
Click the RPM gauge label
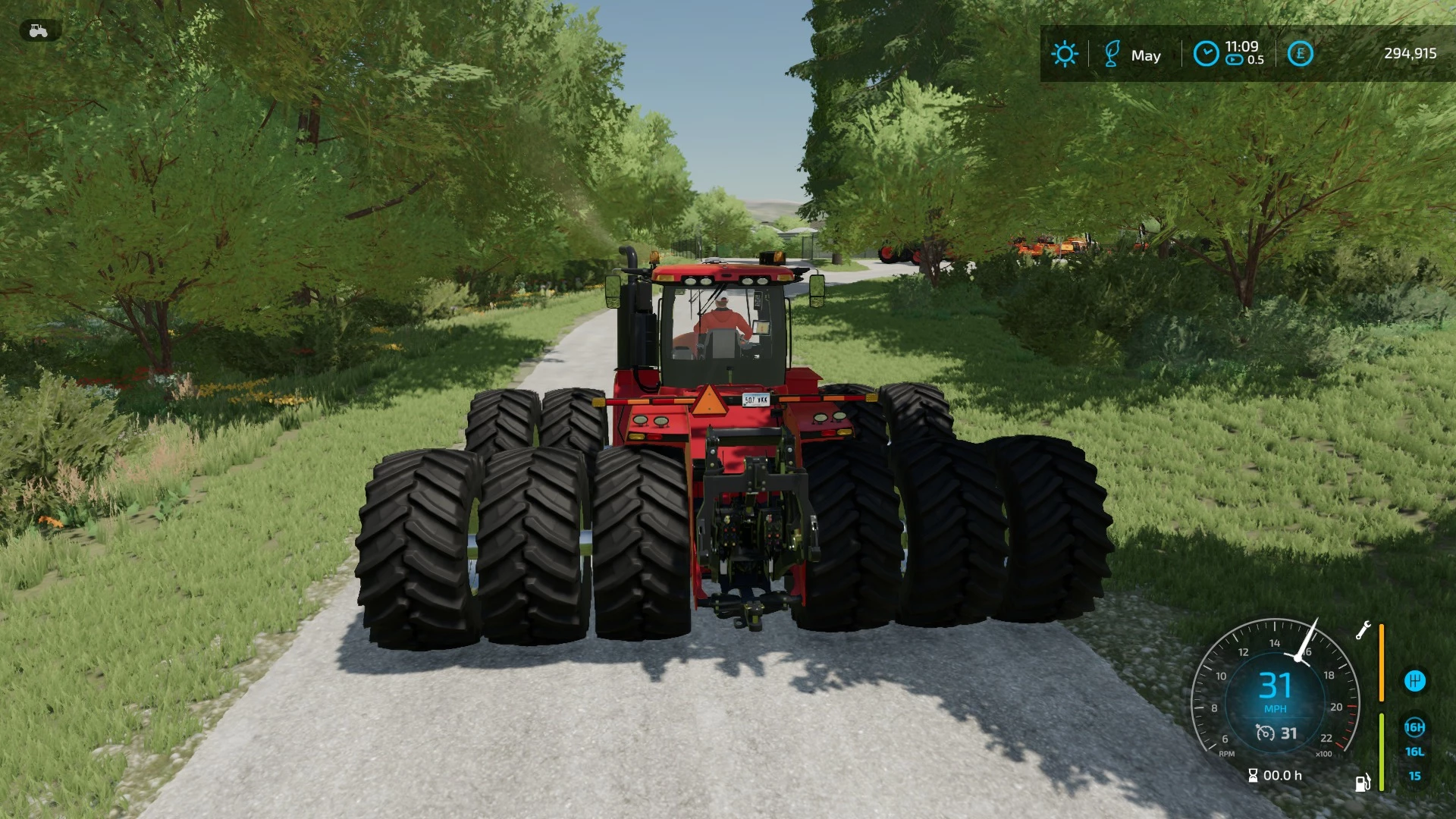(x=1227, y=753)
